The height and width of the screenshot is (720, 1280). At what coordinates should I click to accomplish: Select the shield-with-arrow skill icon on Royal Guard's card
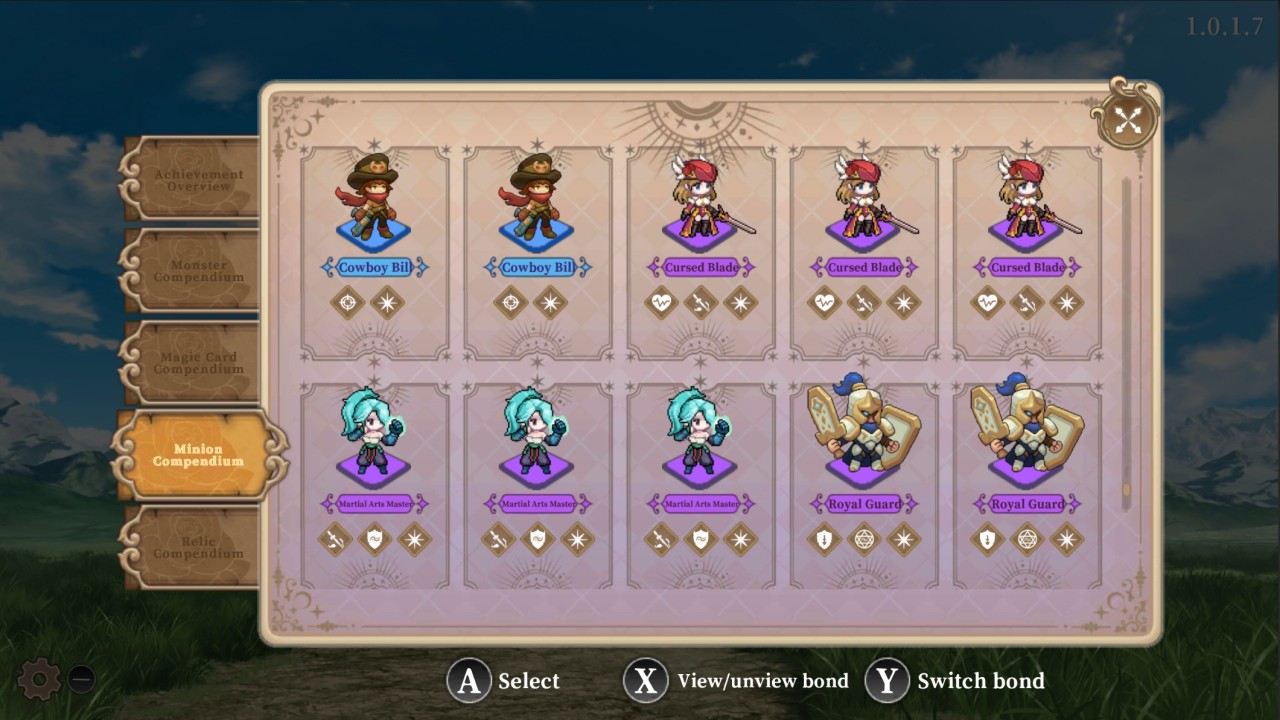click(823, 540)
